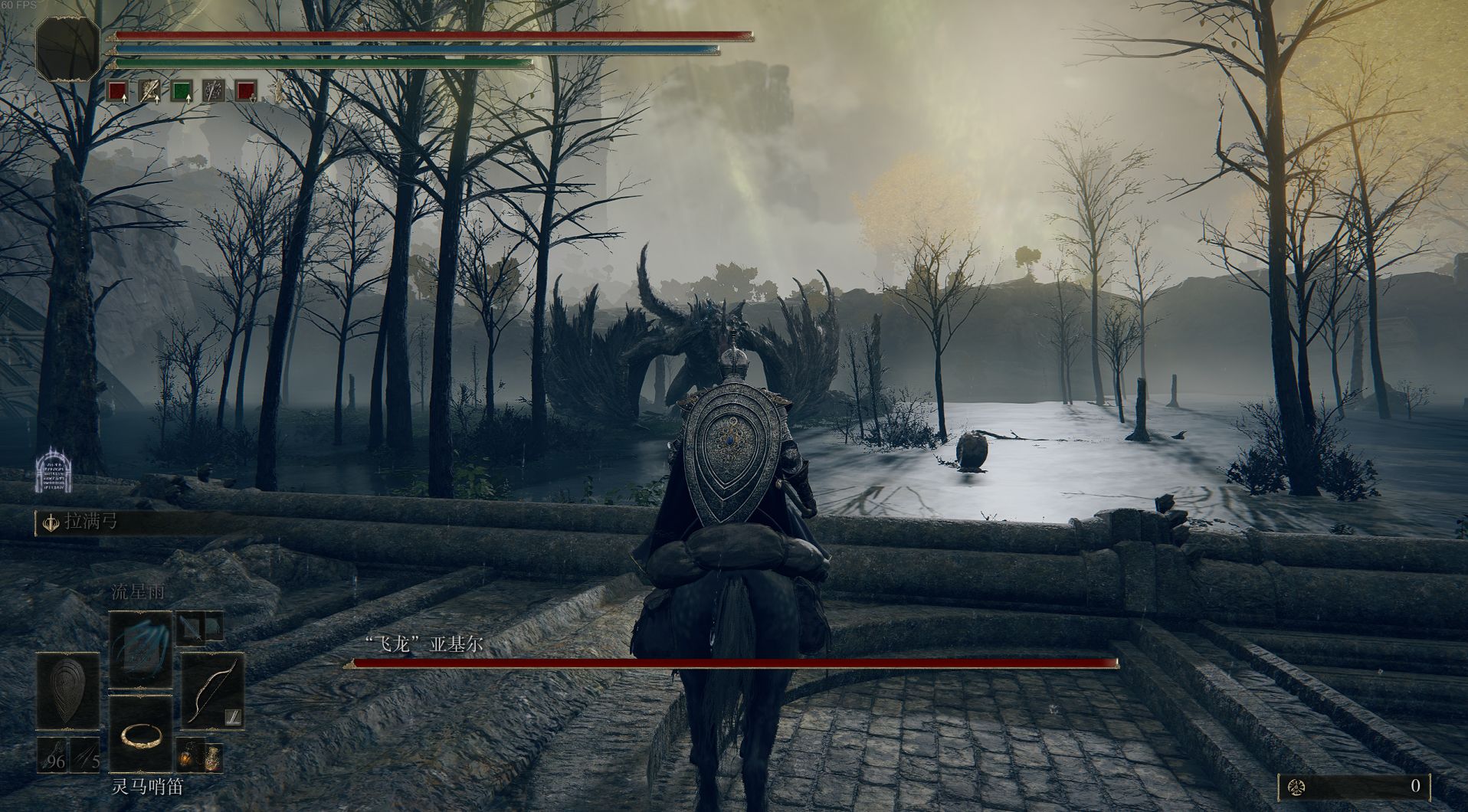Click the red buff icon with down arrow
The height and width of the screenshot is (812, 1468).
coord(246,92)
